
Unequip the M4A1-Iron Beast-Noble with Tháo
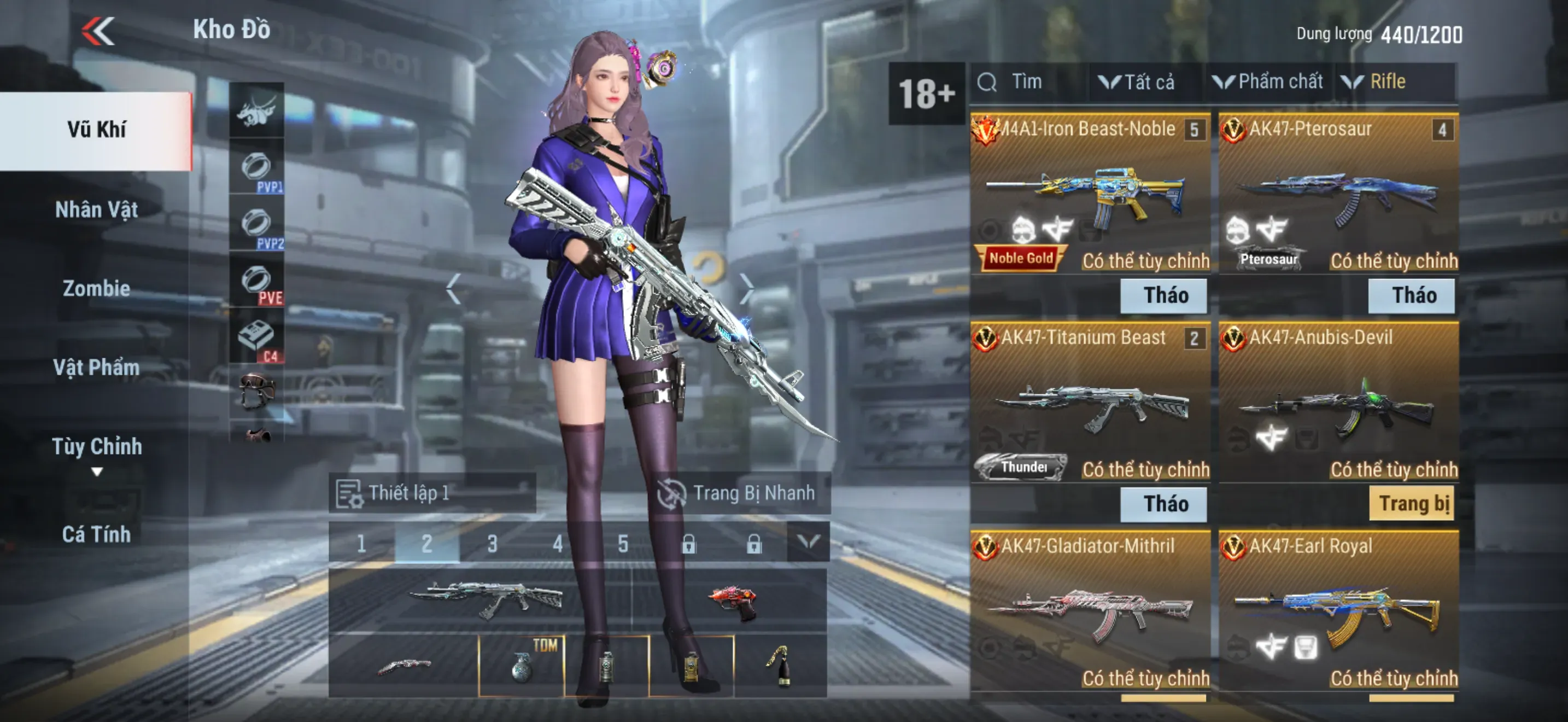click(1163, 296)
